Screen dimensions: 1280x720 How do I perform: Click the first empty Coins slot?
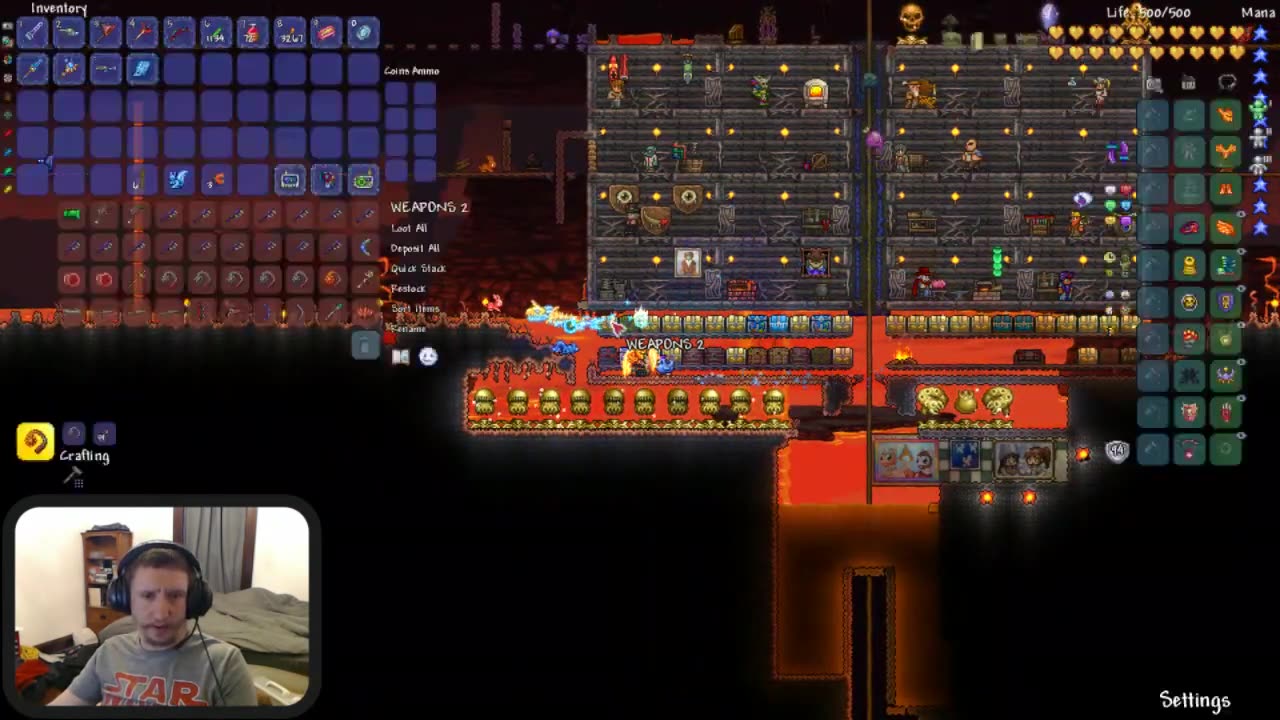pyautogui.click(x=398, y=95)
